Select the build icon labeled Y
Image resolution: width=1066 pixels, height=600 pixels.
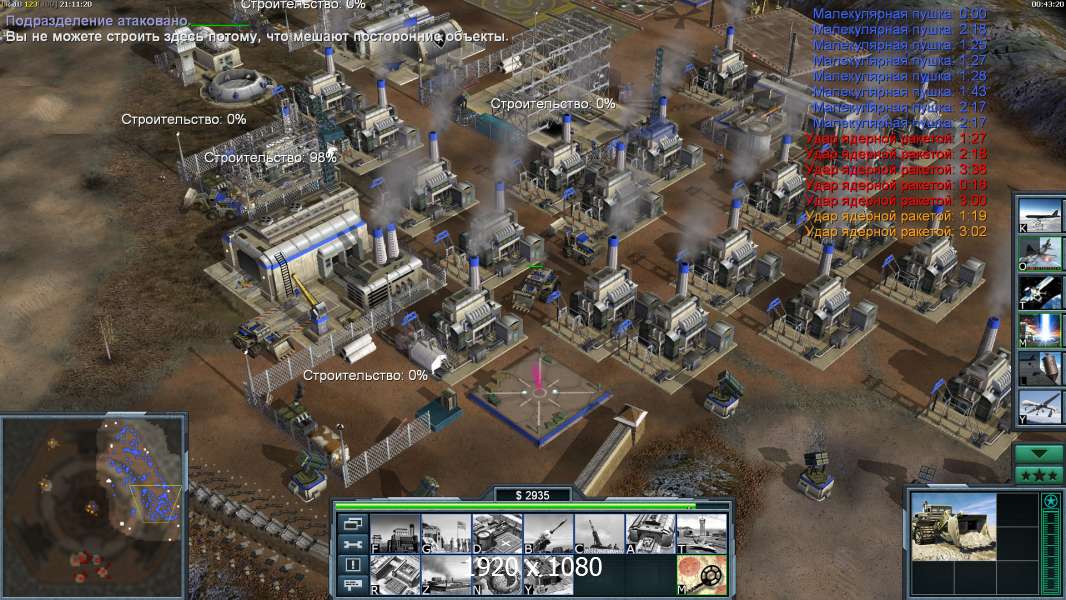(x=548, y=575)
